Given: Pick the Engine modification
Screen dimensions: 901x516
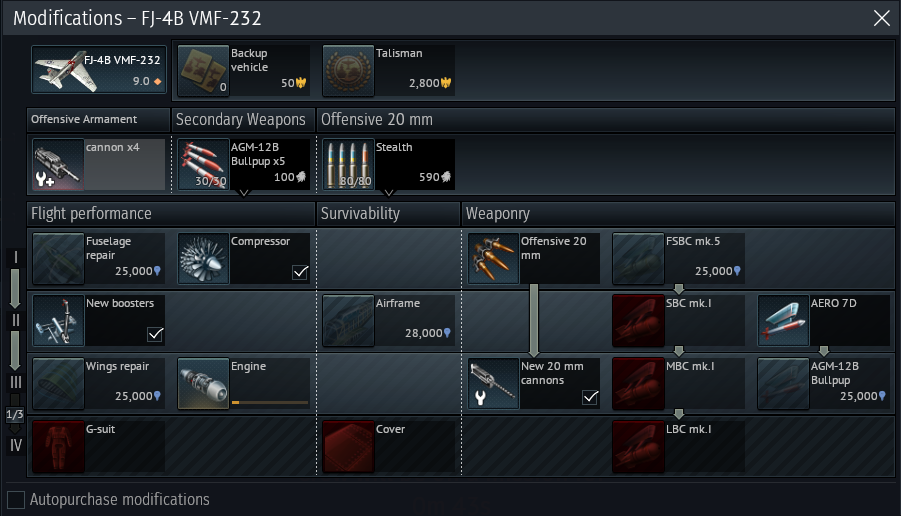Looking at the screenshot, I should pyautogui.click(x=243, y=382).
